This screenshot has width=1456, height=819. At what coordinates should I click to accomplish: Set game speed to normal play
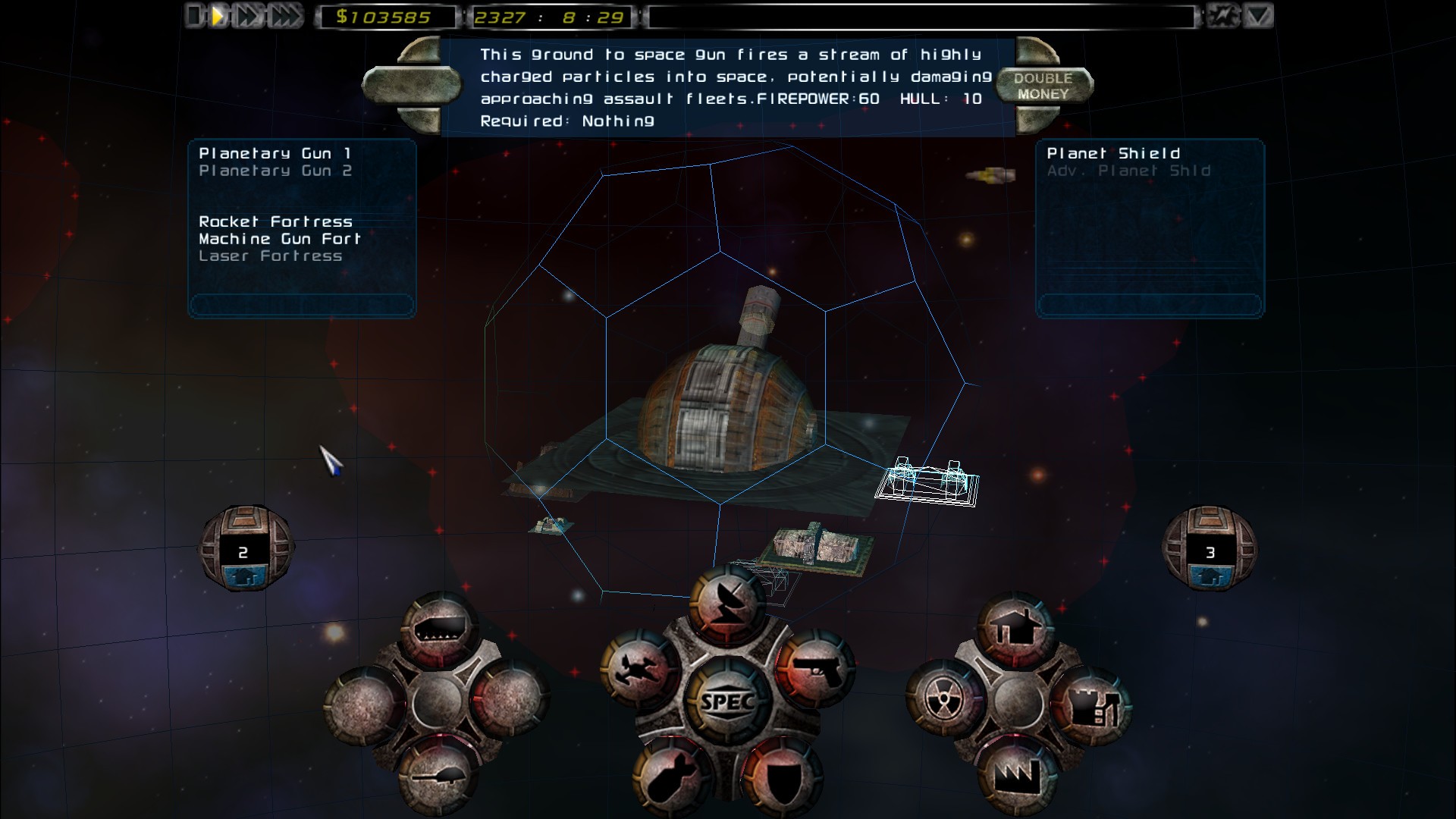pyautogui.click(x=218, y=16)
